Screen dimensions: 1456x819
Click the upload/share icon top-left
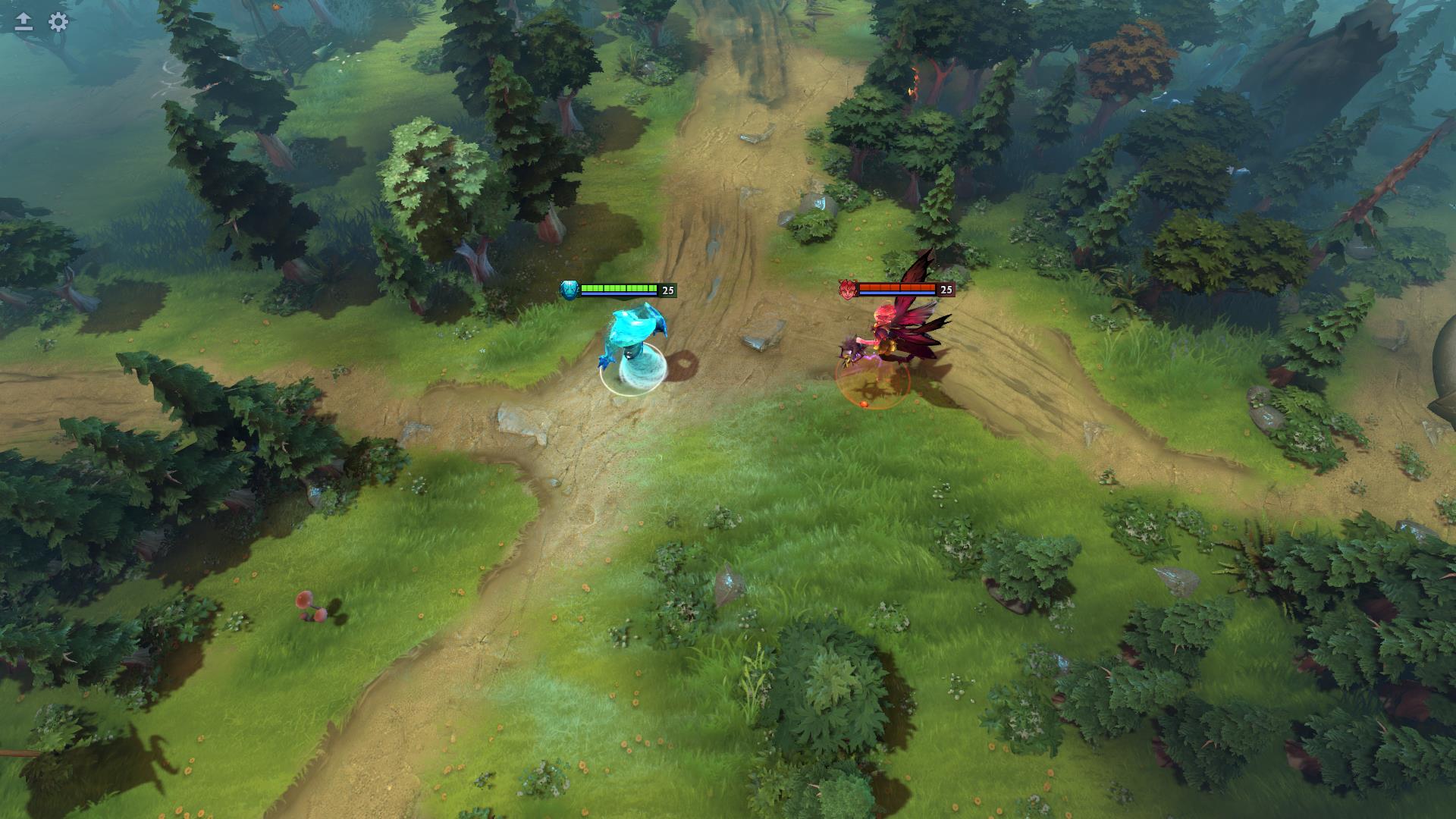tap(23, 23)
